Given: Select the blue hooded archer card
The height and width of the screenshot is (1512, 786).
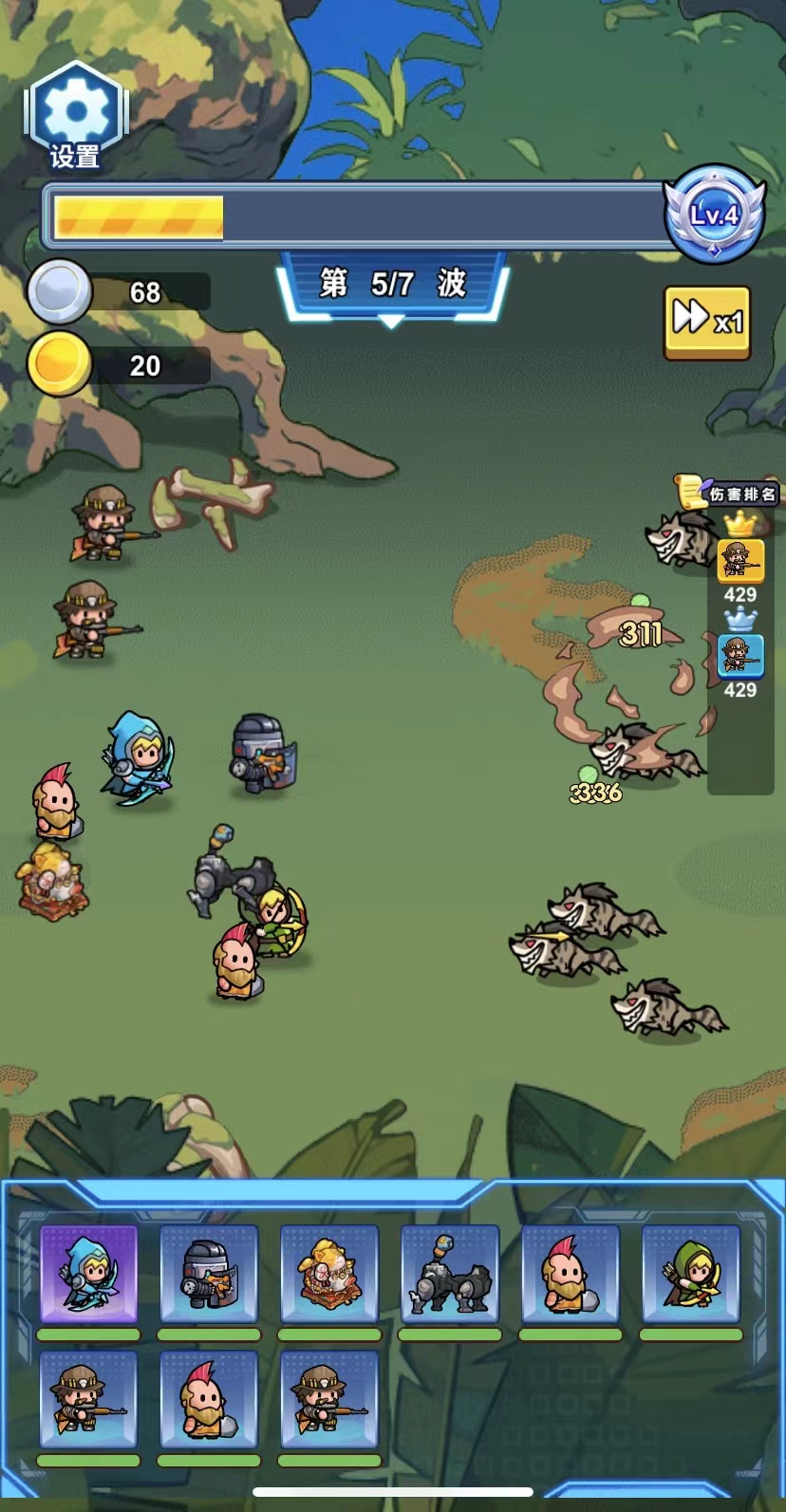Looking at the screenshot, I should click(x=89, y=1273).
